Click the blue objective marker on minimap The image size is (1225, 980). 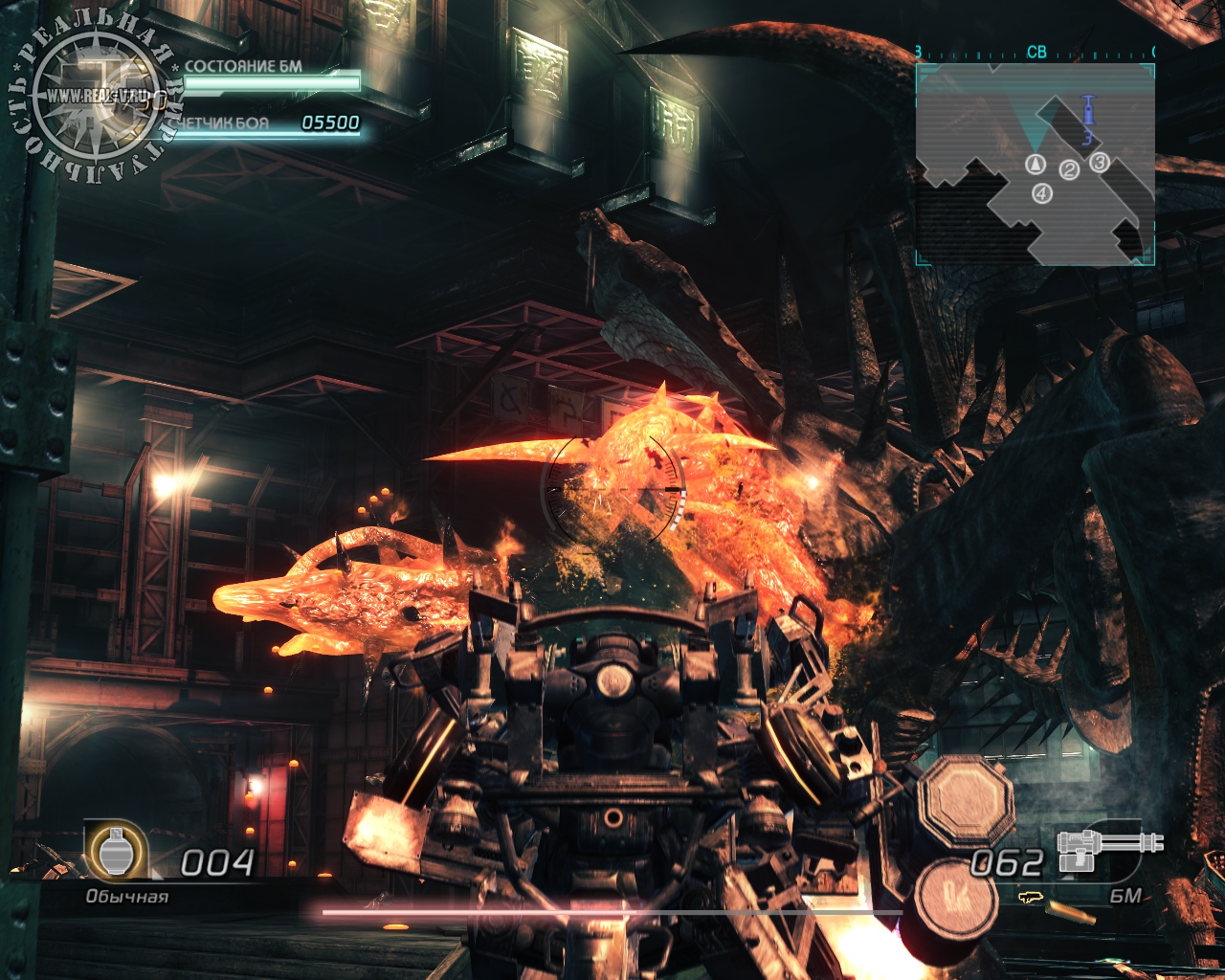pyautogui.click(x=1087, y=114)
